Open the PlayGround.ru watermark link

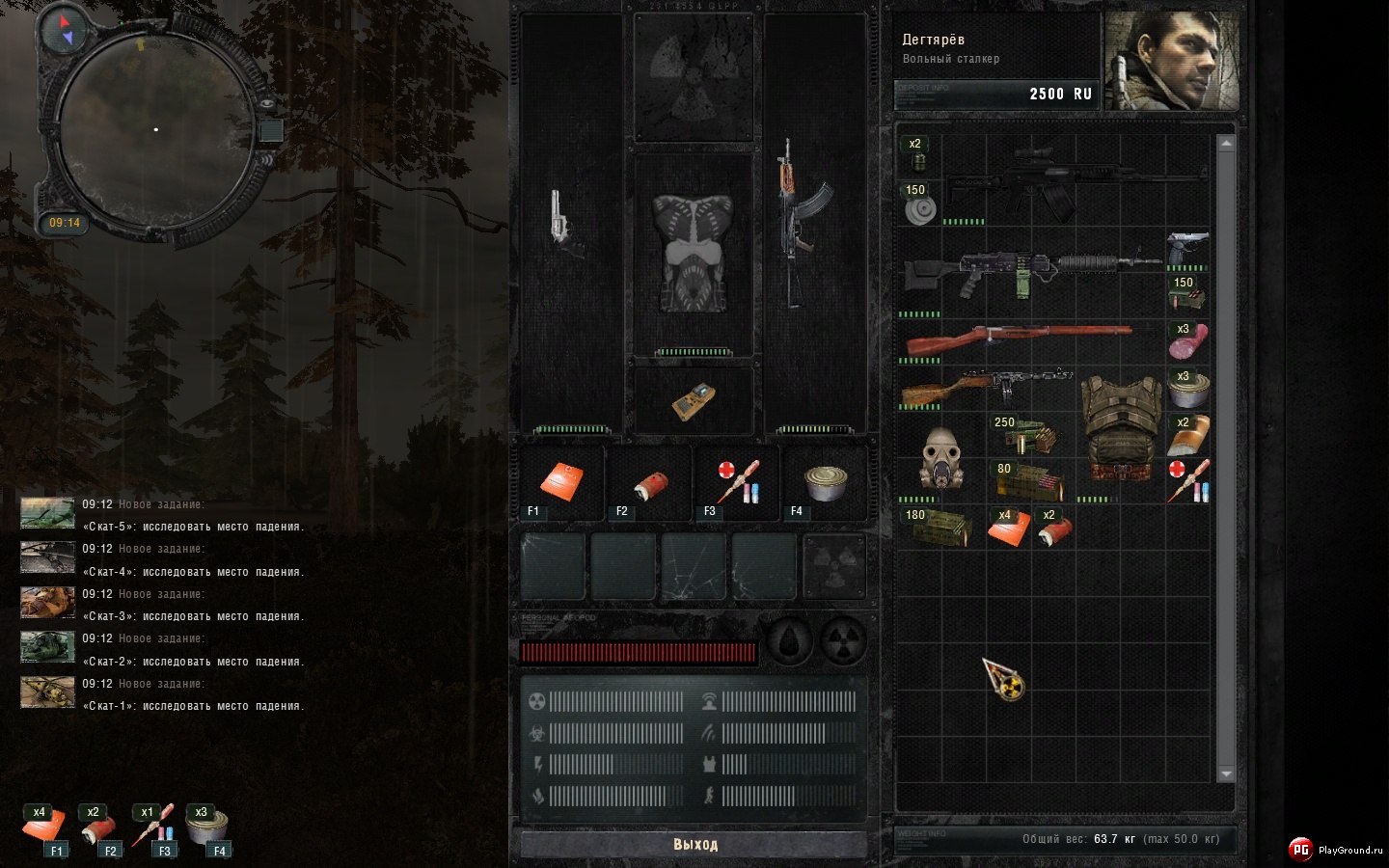[x=1335, y=850]
